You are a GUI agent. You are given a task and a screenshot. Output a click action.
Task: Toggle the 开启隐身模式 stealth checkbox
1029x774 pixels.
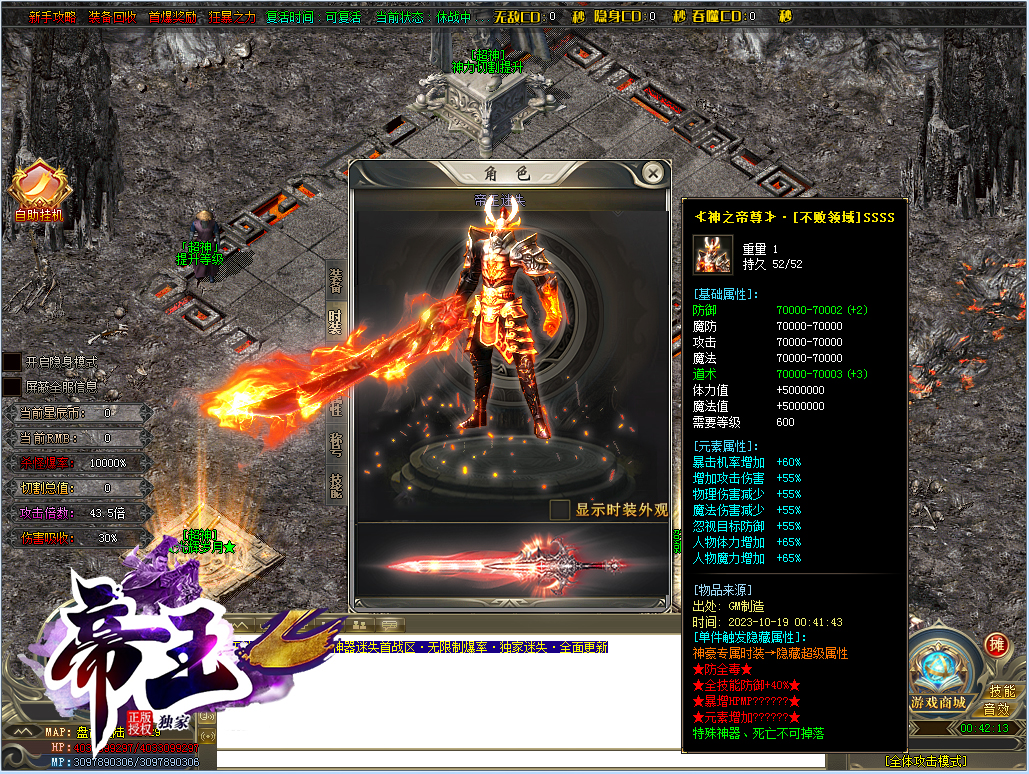tap(12, 361)
